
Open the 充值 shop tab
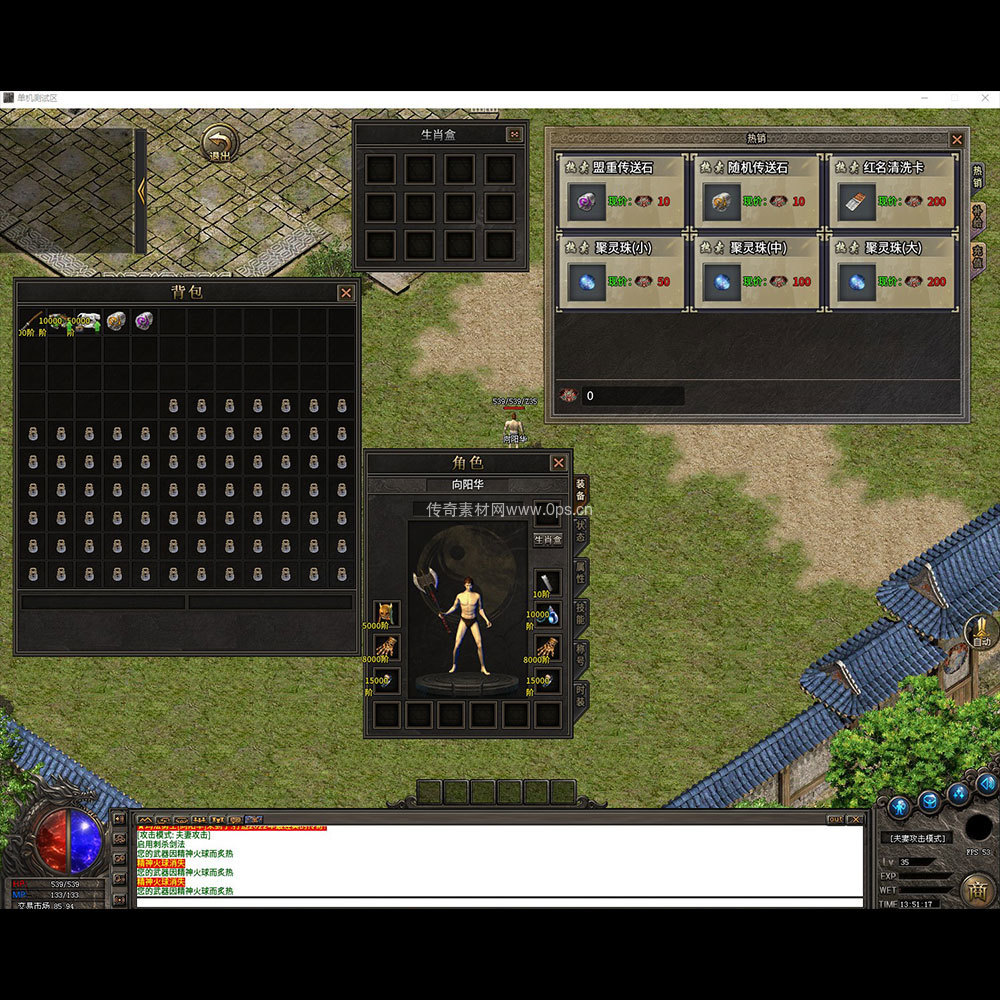(977, 257)
